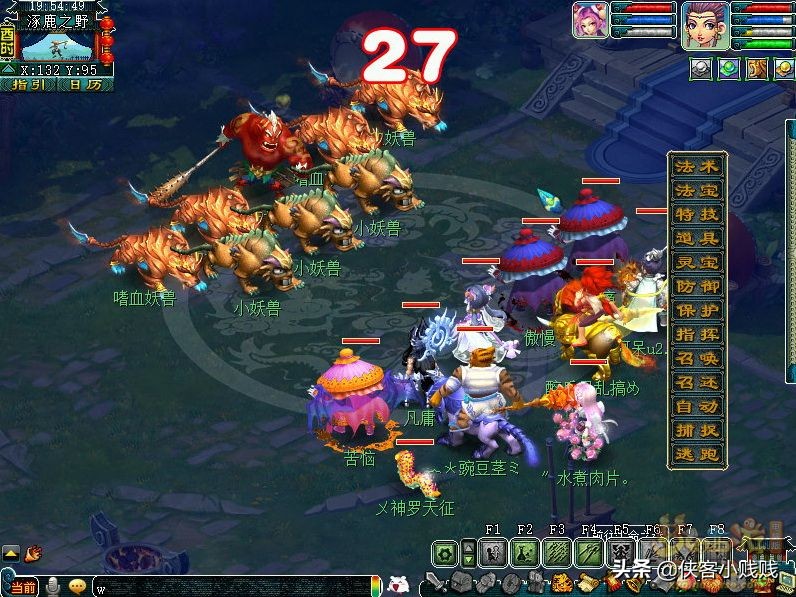Select the 逃跑 flee command
This screenshot has height=597, width=796.
(697, 455)
